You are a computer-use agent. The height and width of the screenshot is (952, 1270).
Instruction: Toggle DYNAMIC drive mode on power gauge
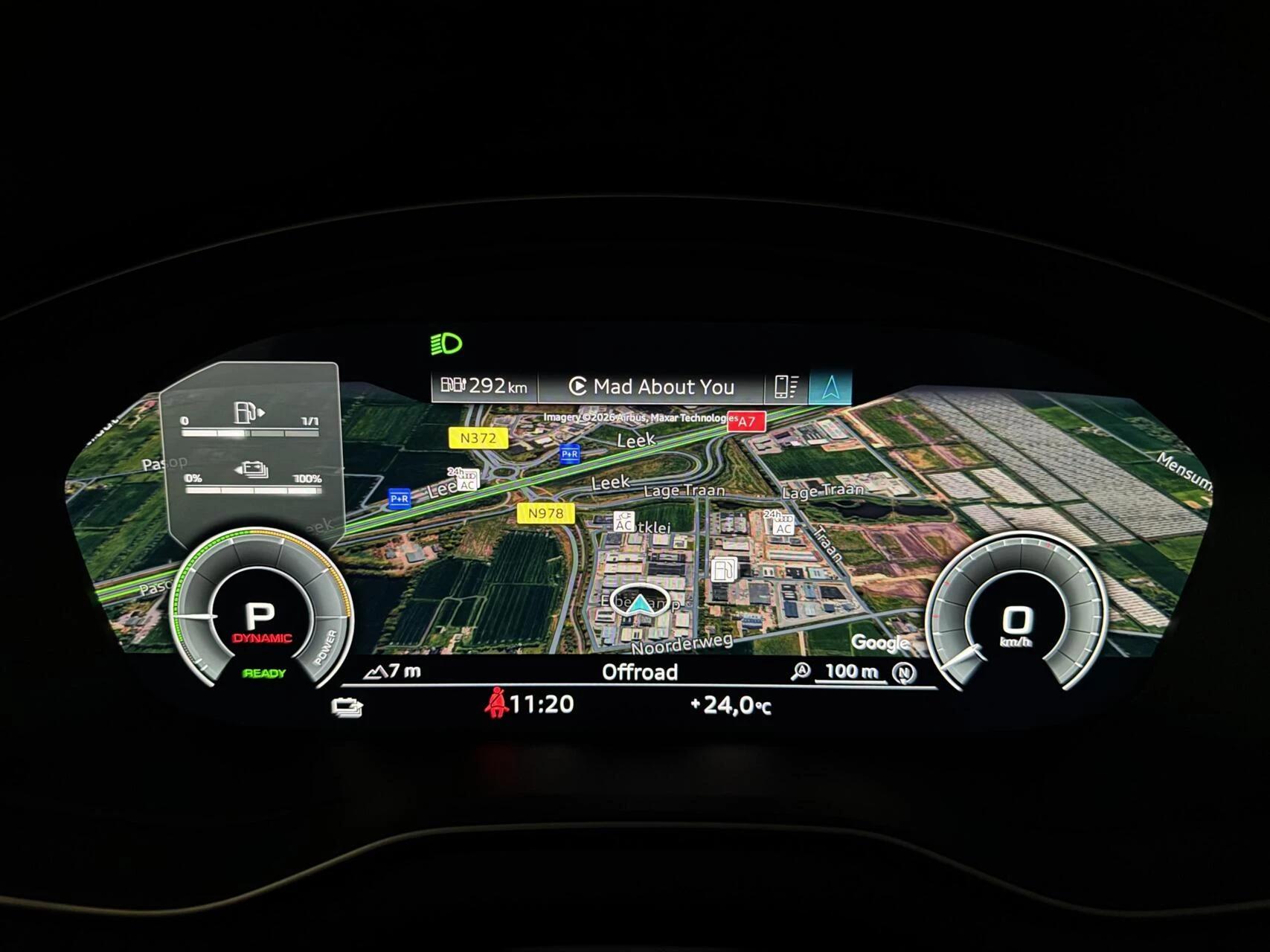click(x=262, y=637)
